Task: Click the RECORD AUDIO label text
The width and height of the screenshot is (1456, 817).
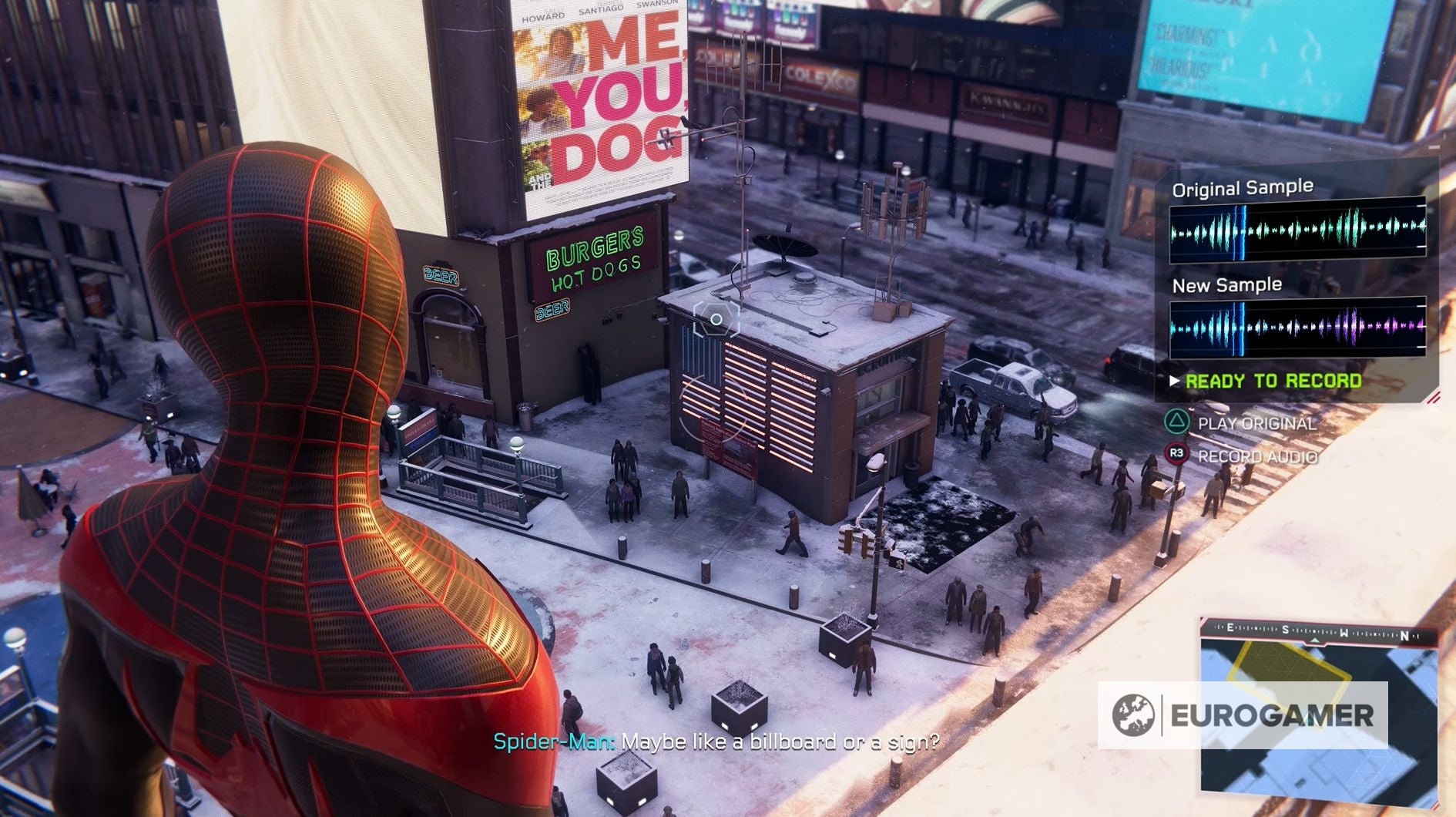Action: pyautogui.click(x=1257, y=456)
